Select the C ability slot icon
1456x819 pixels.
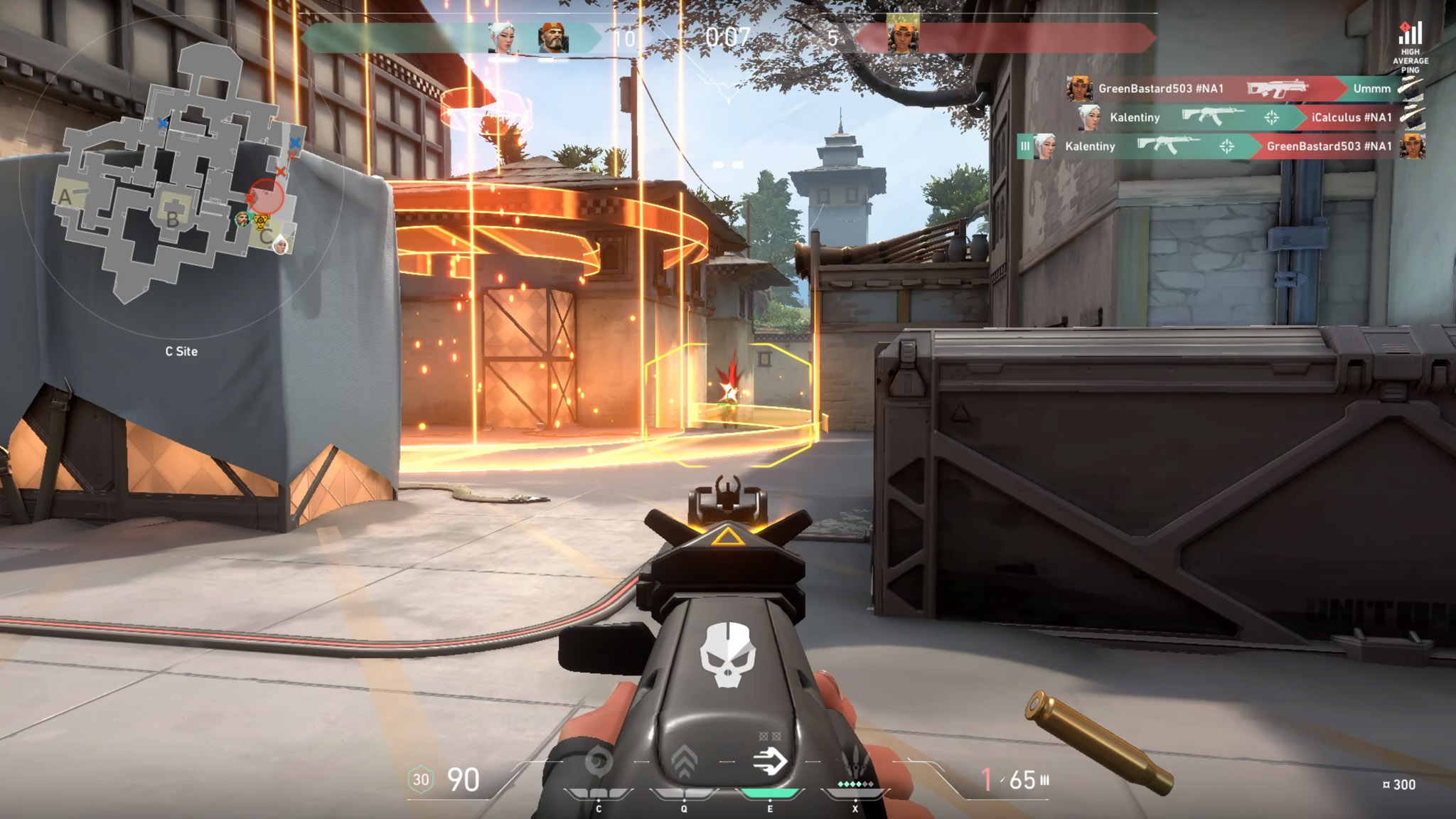pos(598,764)
